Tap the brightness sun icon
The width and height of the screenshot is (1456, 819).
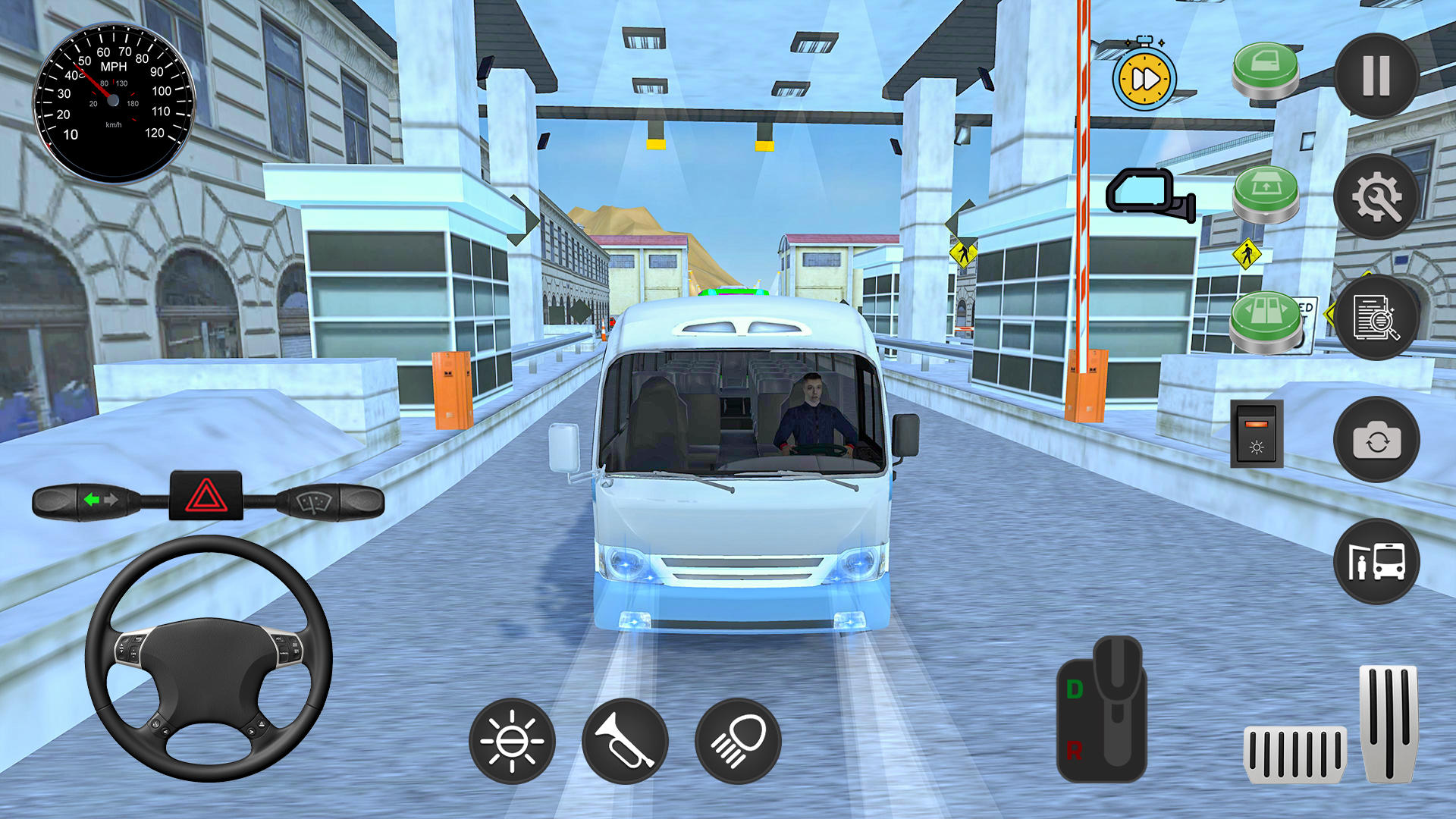tap(514, 741)
